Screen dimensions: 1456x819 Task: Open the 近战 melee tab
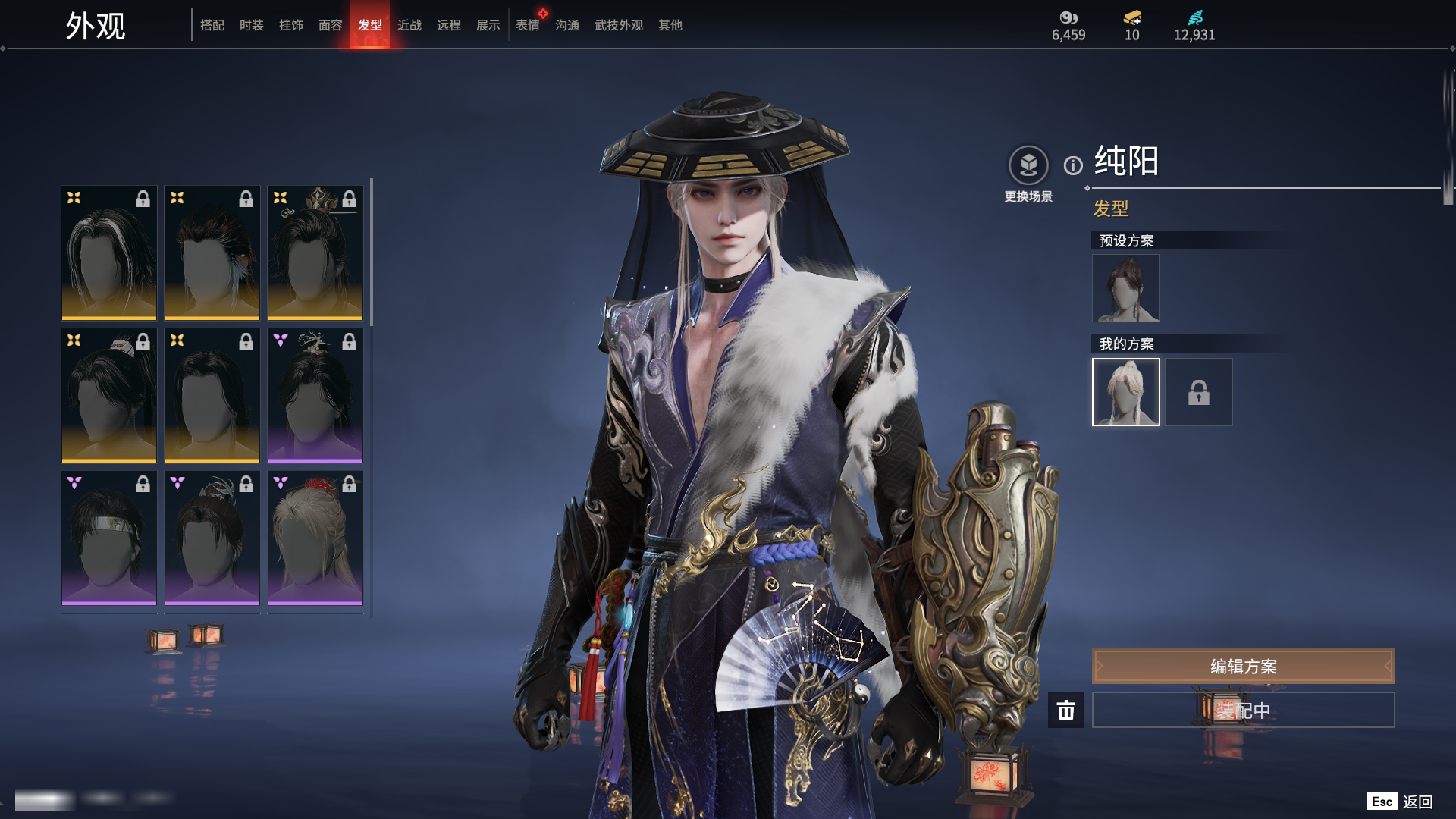(x=409, y=25)
